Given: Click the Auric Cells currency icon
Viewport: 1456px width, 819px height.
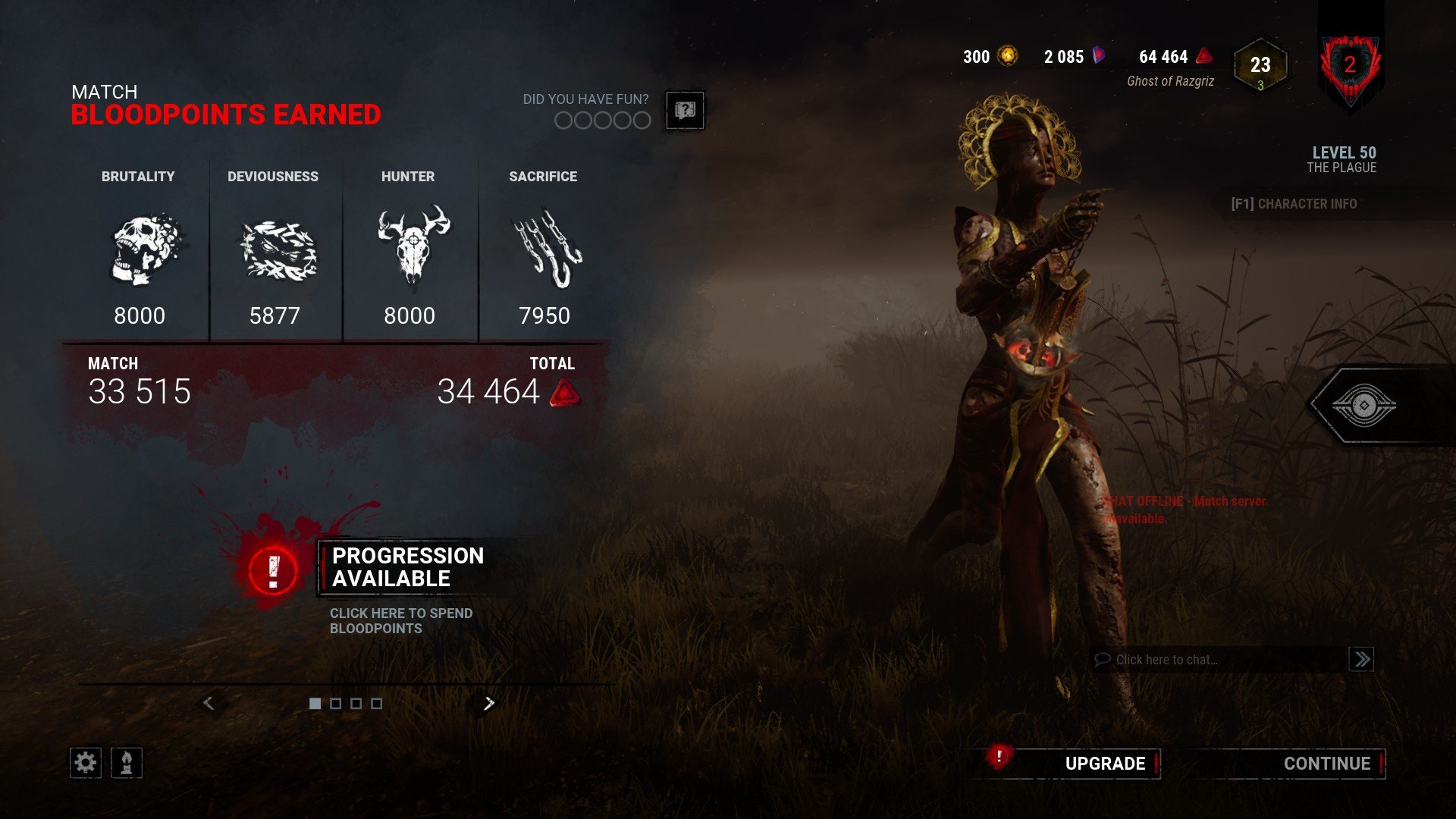Looking at the screenshot, I should [1009, 56].
